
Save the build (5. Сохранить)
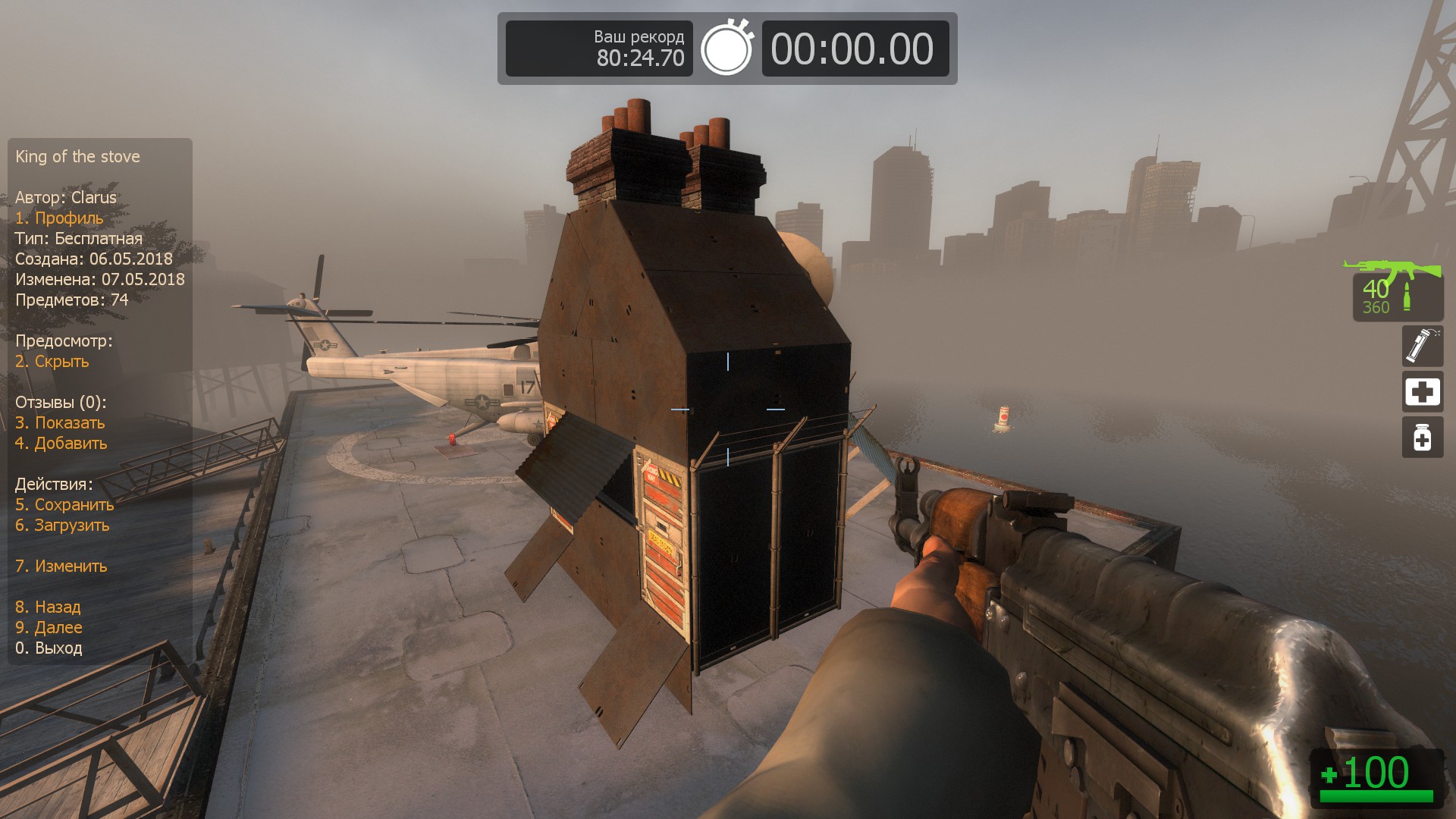click(x=64, y=505)
